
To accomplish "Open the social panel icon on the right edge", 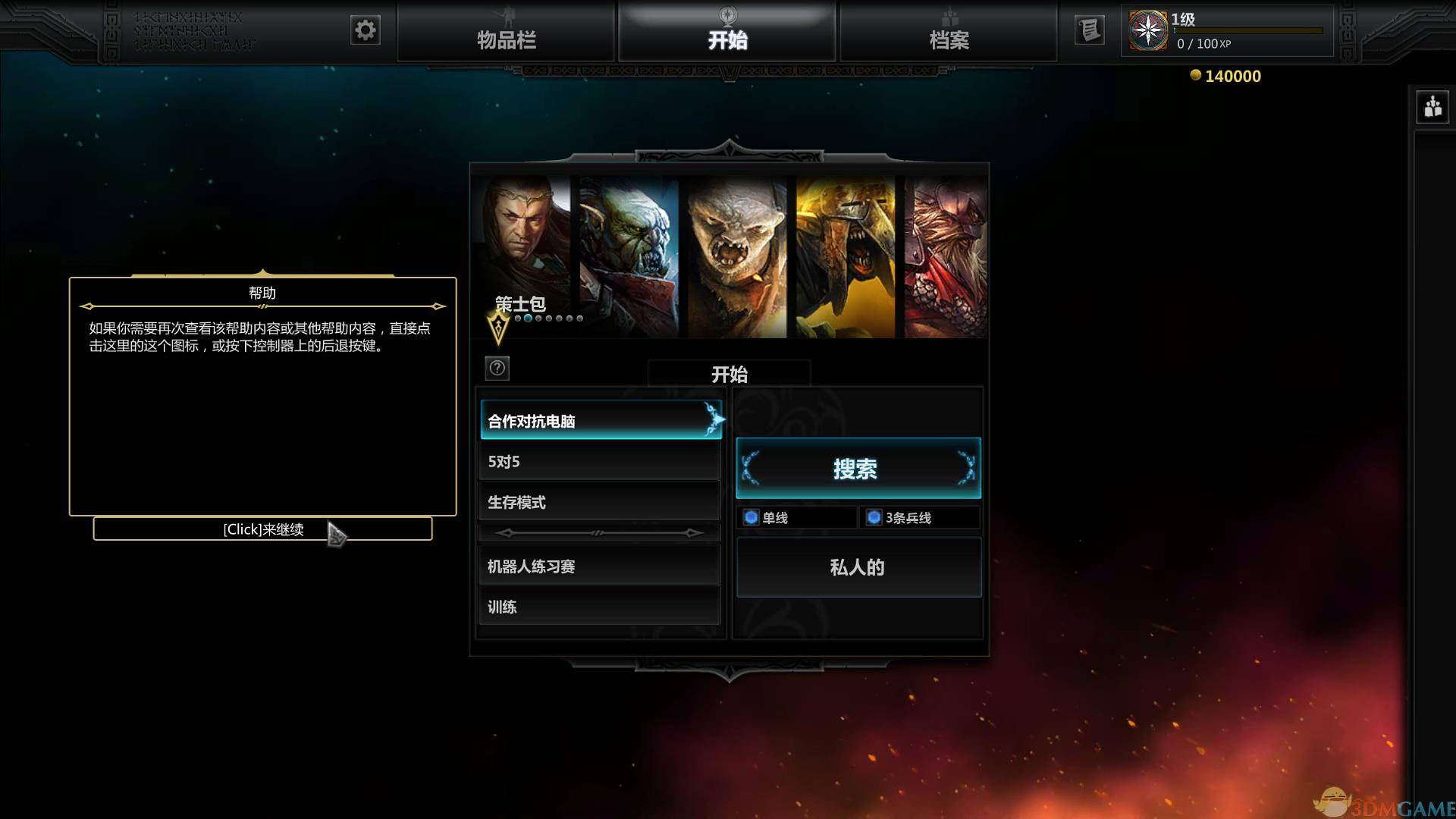I will (x=1434, y=107).
